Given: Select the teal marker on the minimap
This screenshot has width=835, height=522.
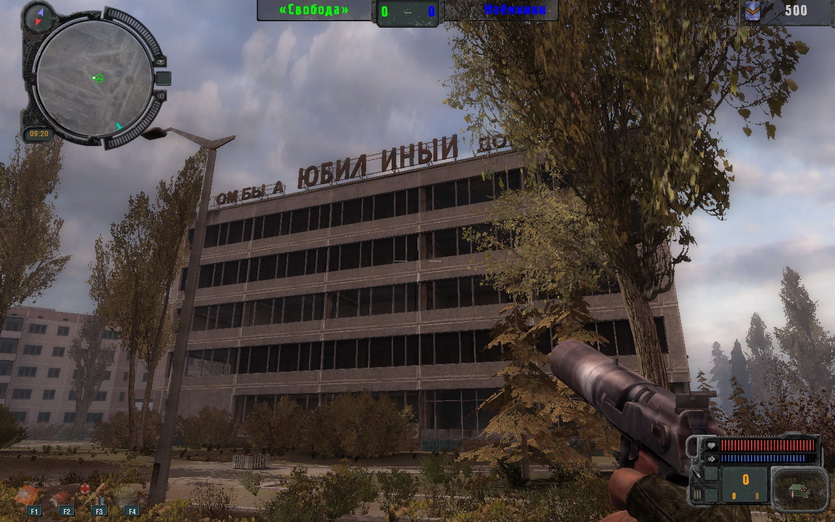Looking at the screenshot, I should click(119, 127).
